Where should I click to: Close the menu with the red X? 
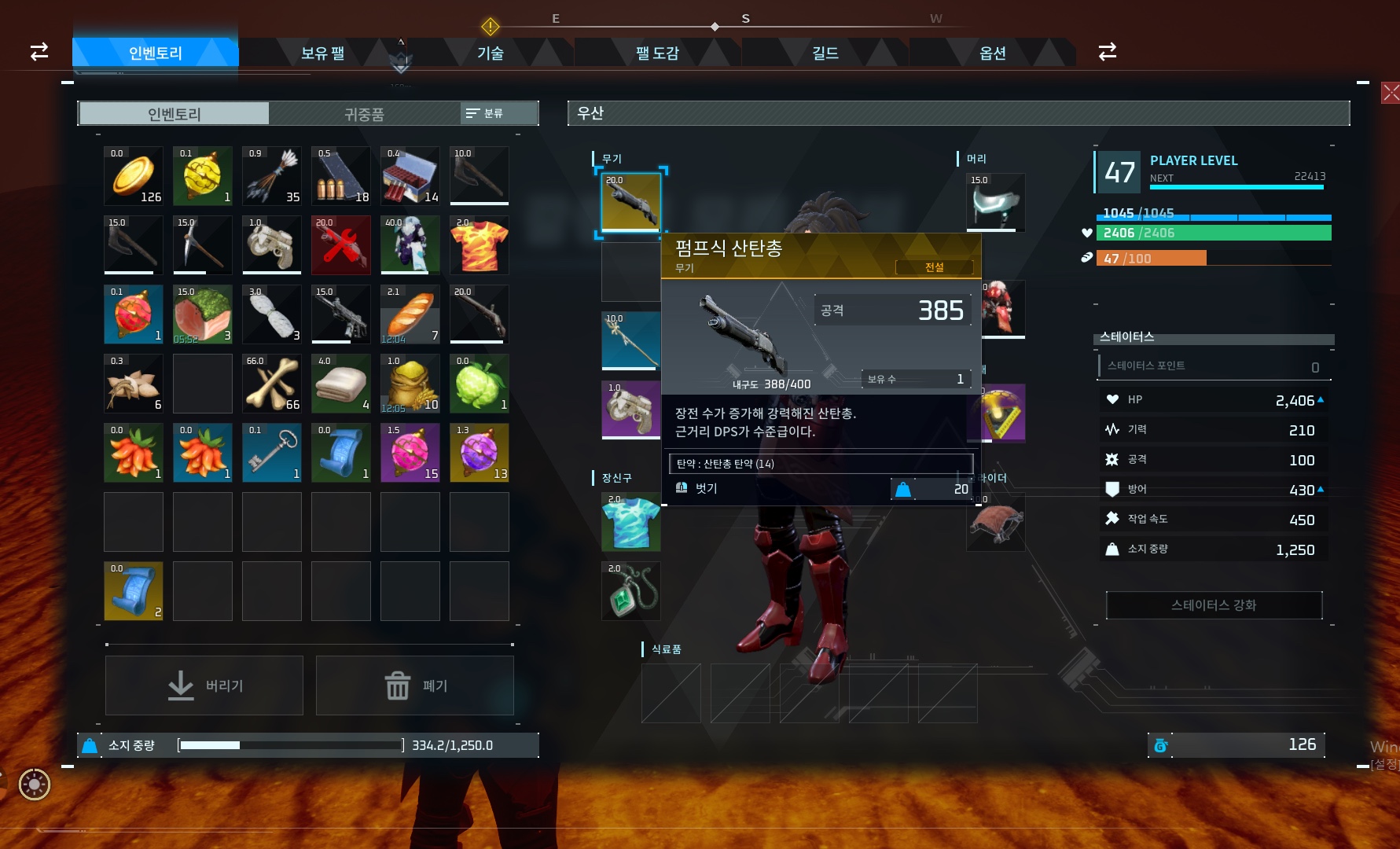coord(1390,93)
